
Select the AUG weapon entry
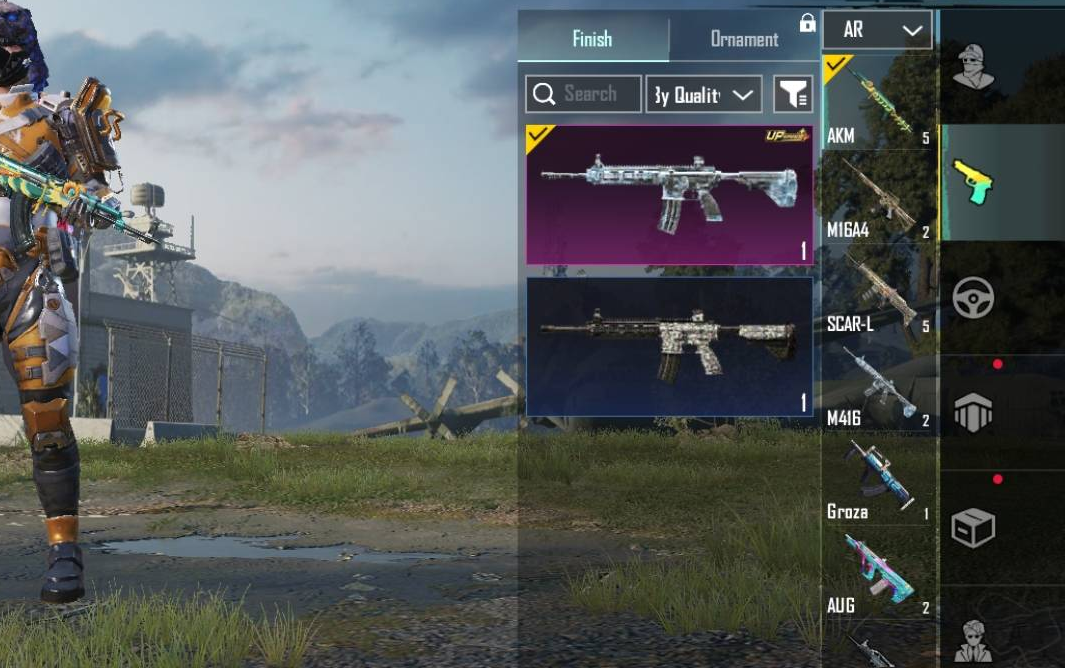[878, 573]
